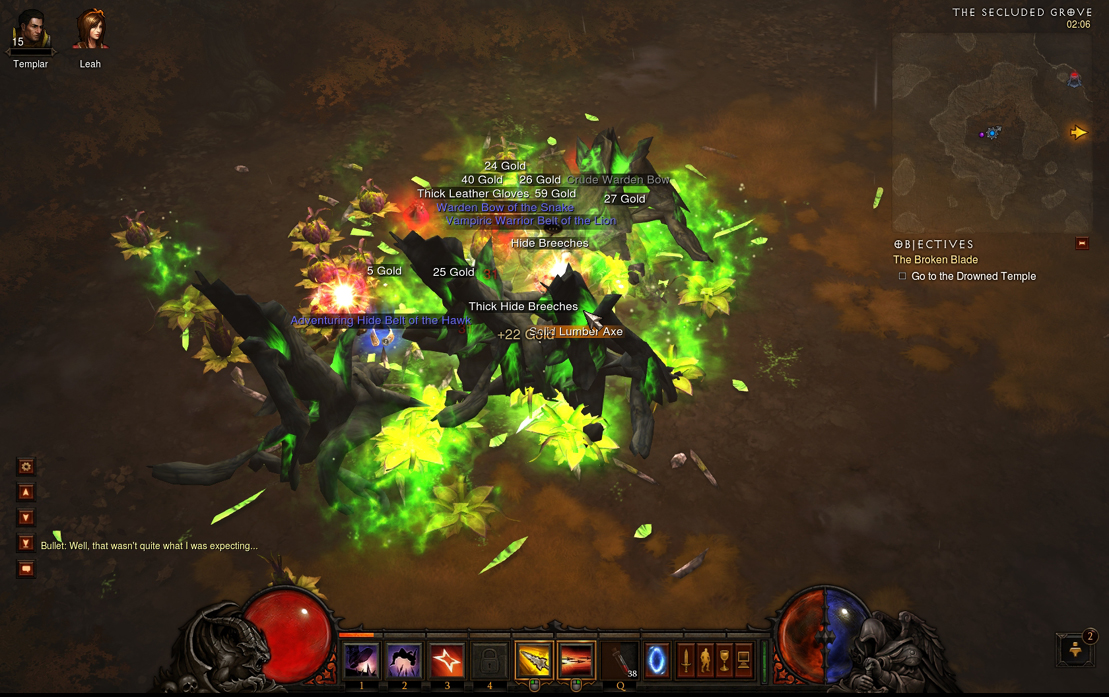Click the Templar follower portrait

(31, 30)
